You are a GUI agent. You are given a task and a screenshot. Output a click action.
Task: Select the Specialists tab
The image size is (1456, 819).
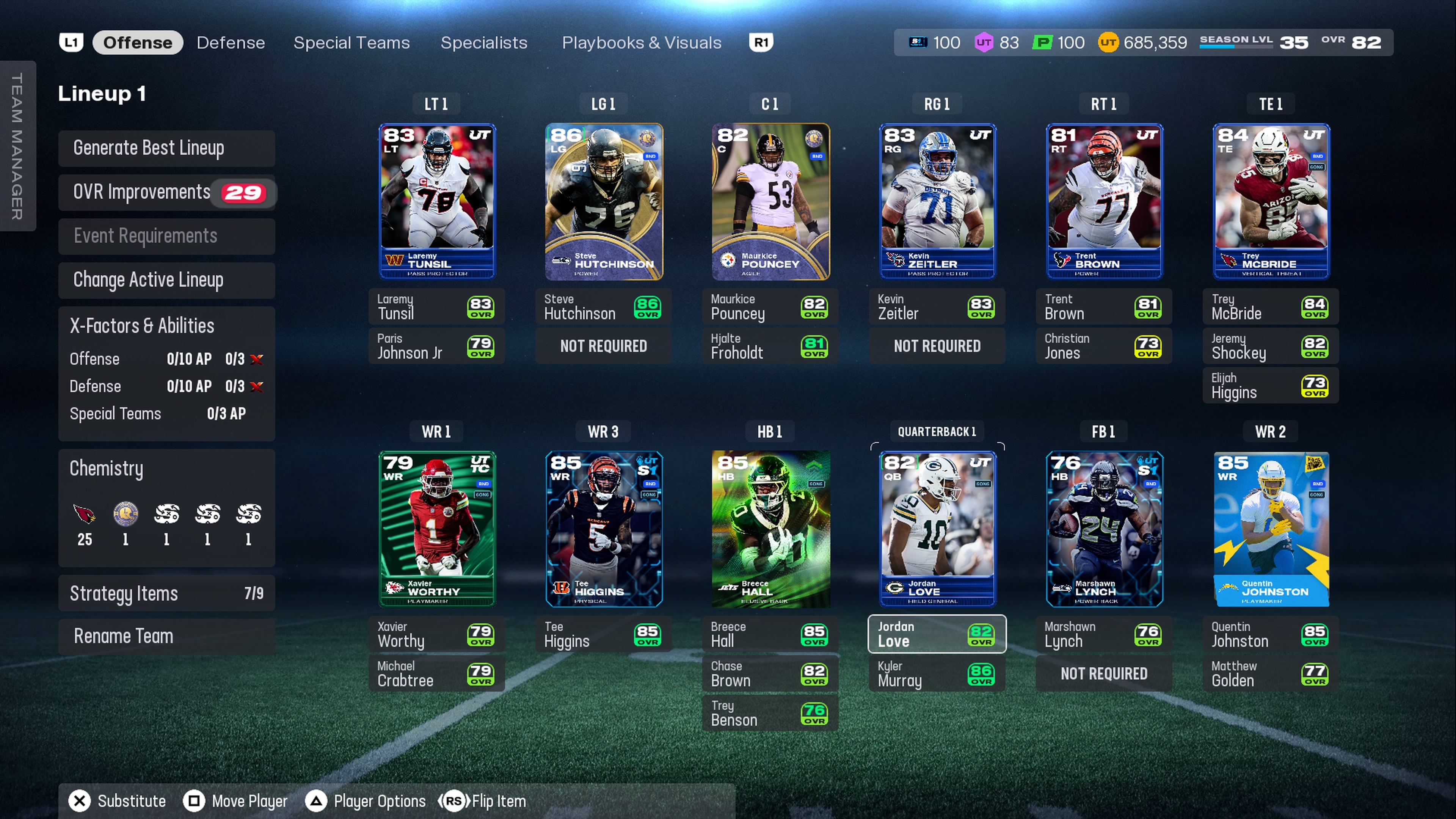483,42
